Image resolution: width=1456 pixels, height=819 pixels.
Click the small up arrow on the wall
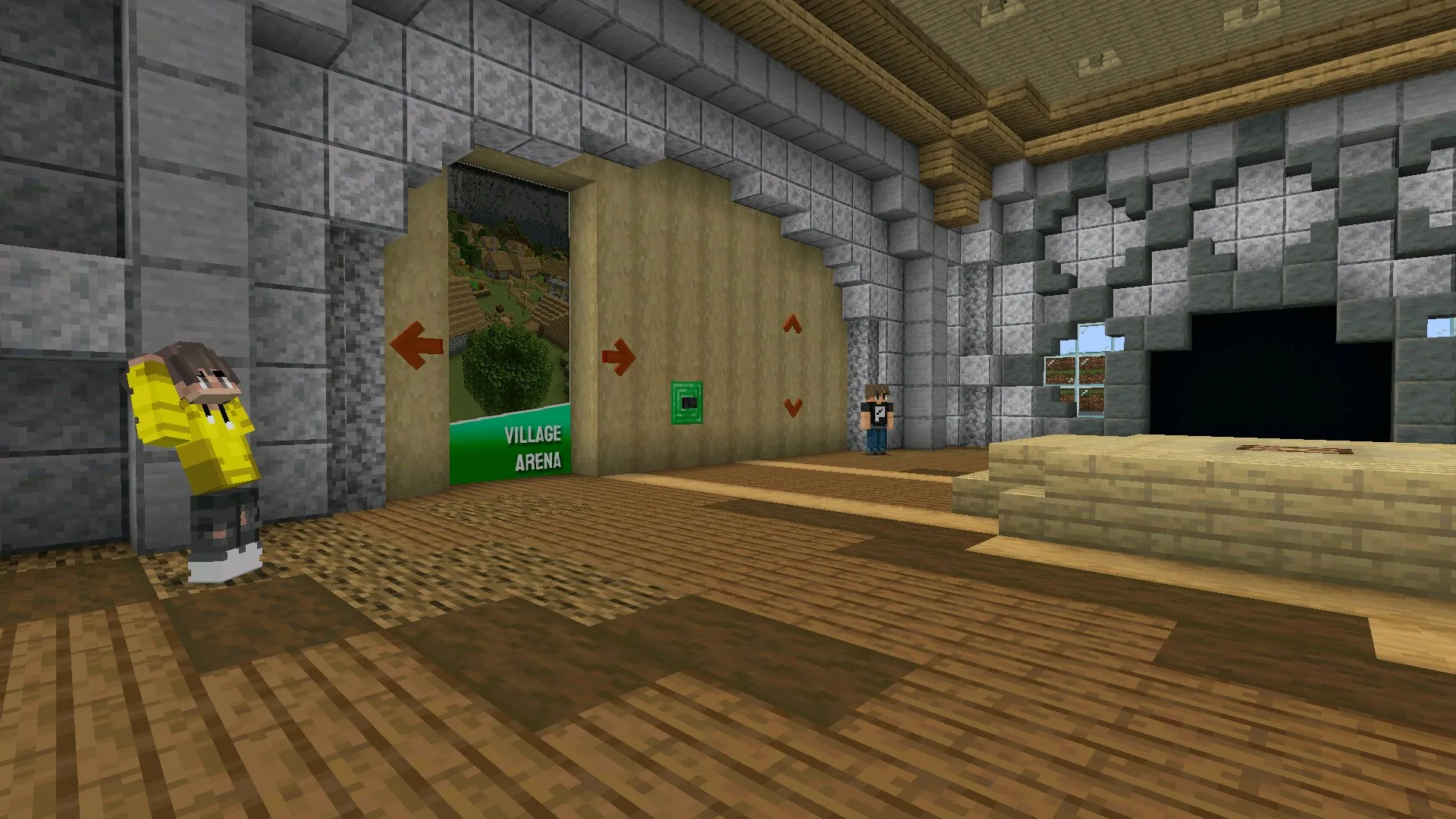(x=792, y=325)
